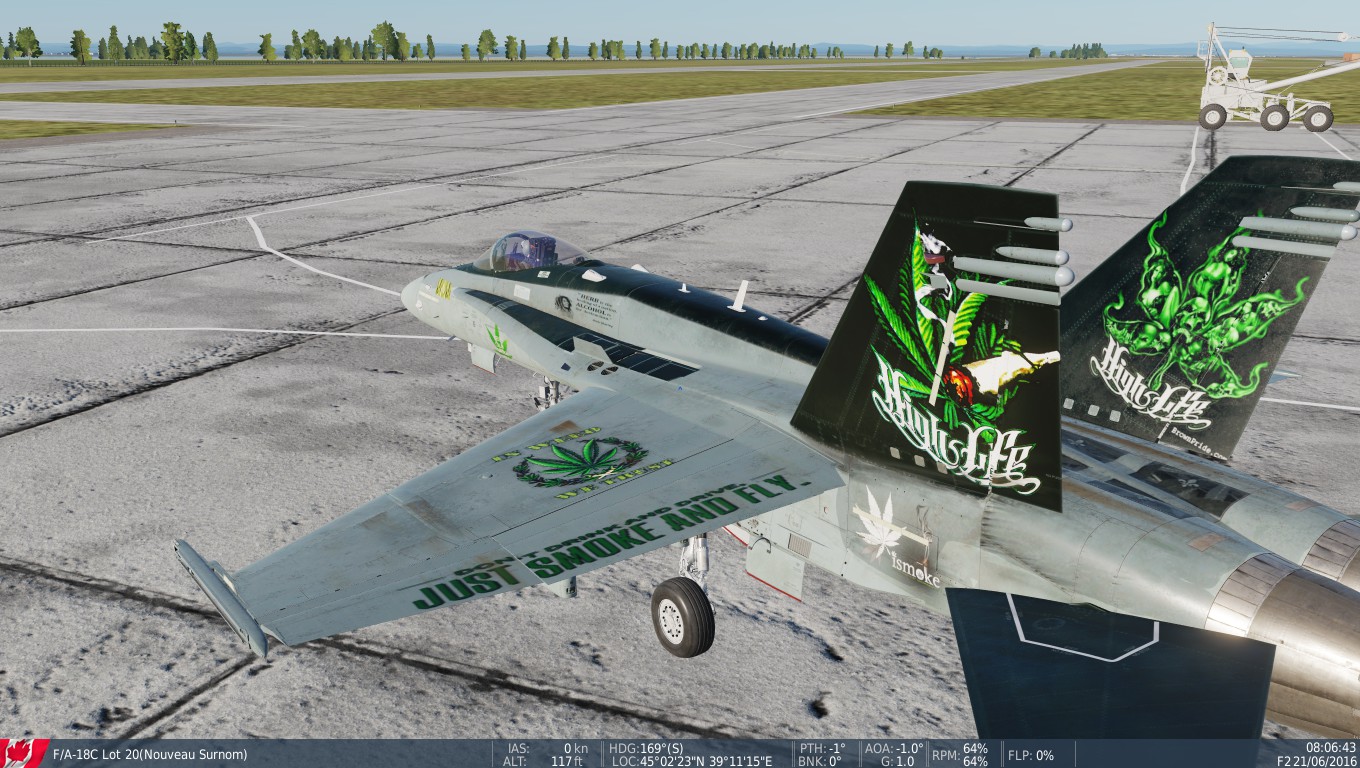Click the FLP flaps indicator
The width and height of the screenshot is (1360, 768).
coord(1030,753)
